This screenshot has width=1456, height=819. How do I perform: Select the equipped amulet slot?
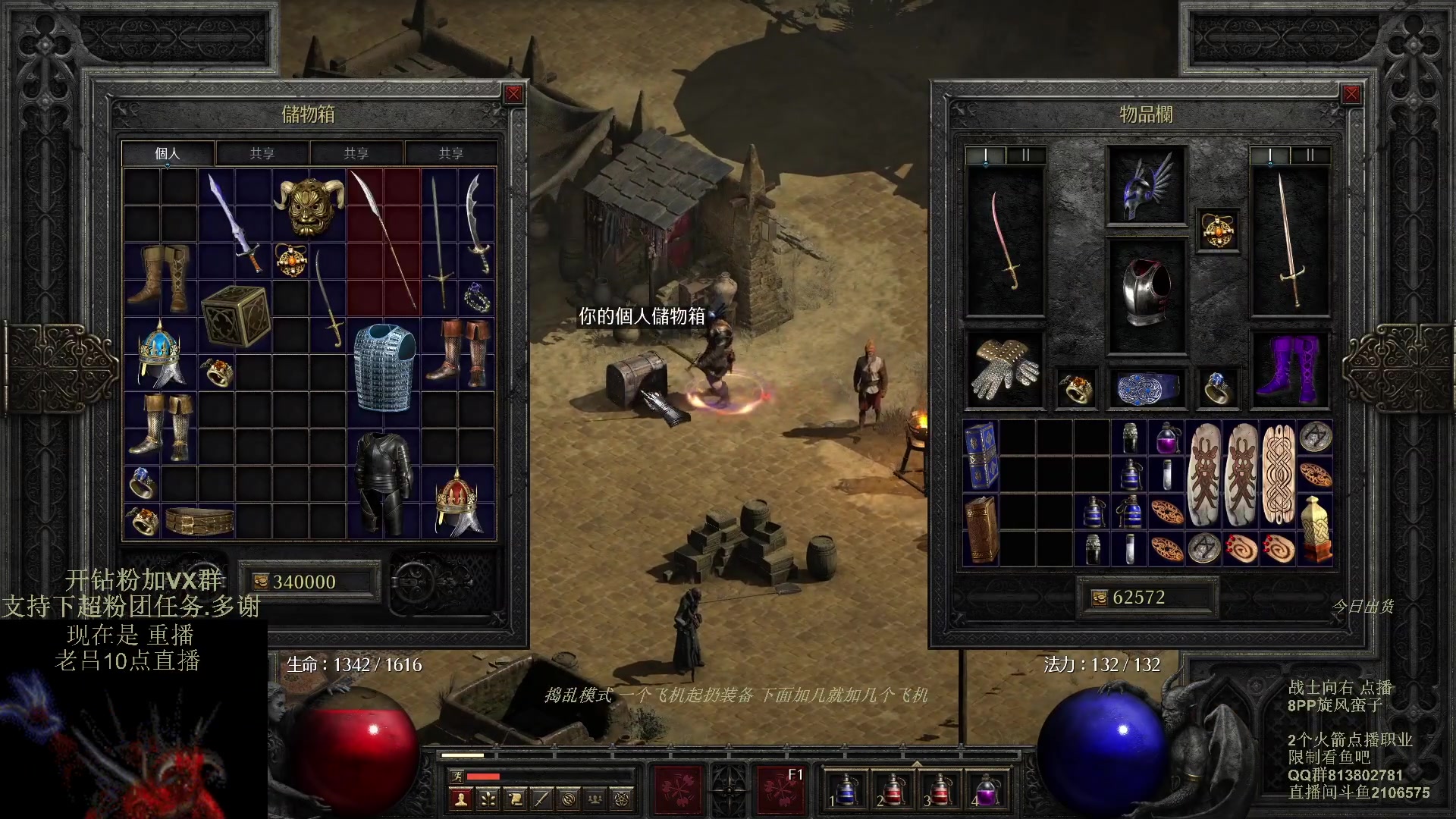(1217, 231)
